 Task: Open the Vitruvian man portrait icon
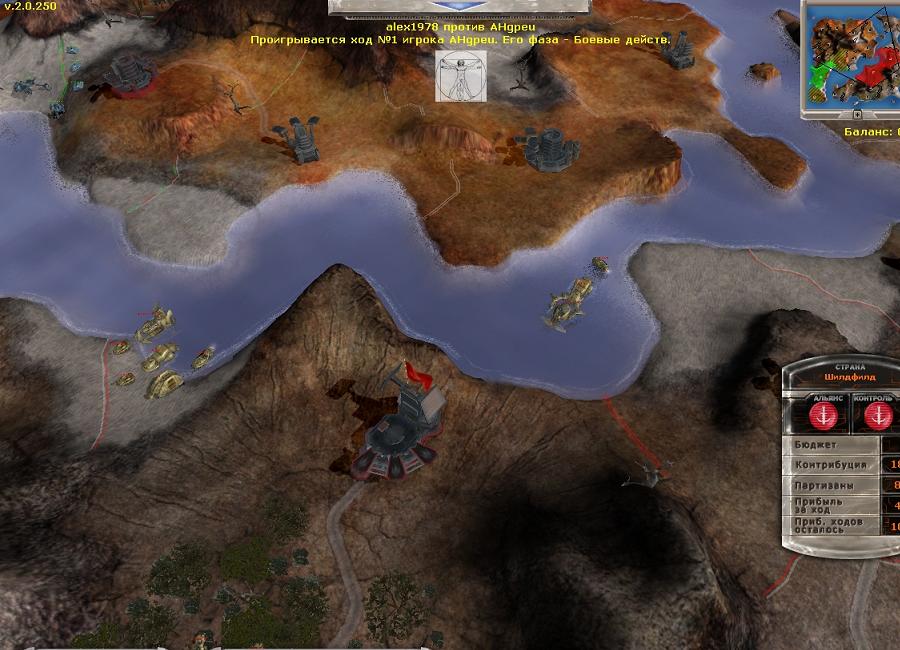click(x=461, y=77)
